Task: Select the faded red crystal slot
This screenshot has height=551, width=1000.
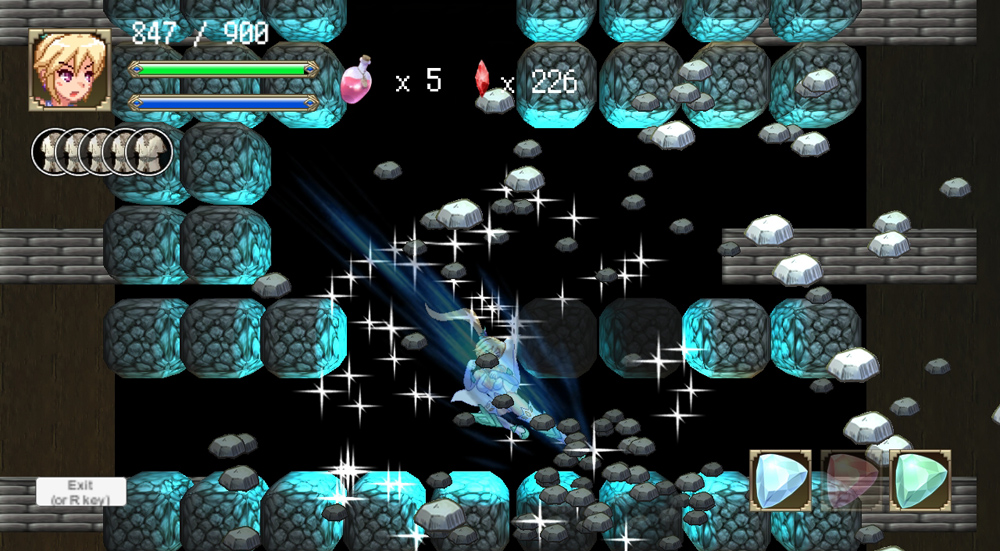Action: 850,479
